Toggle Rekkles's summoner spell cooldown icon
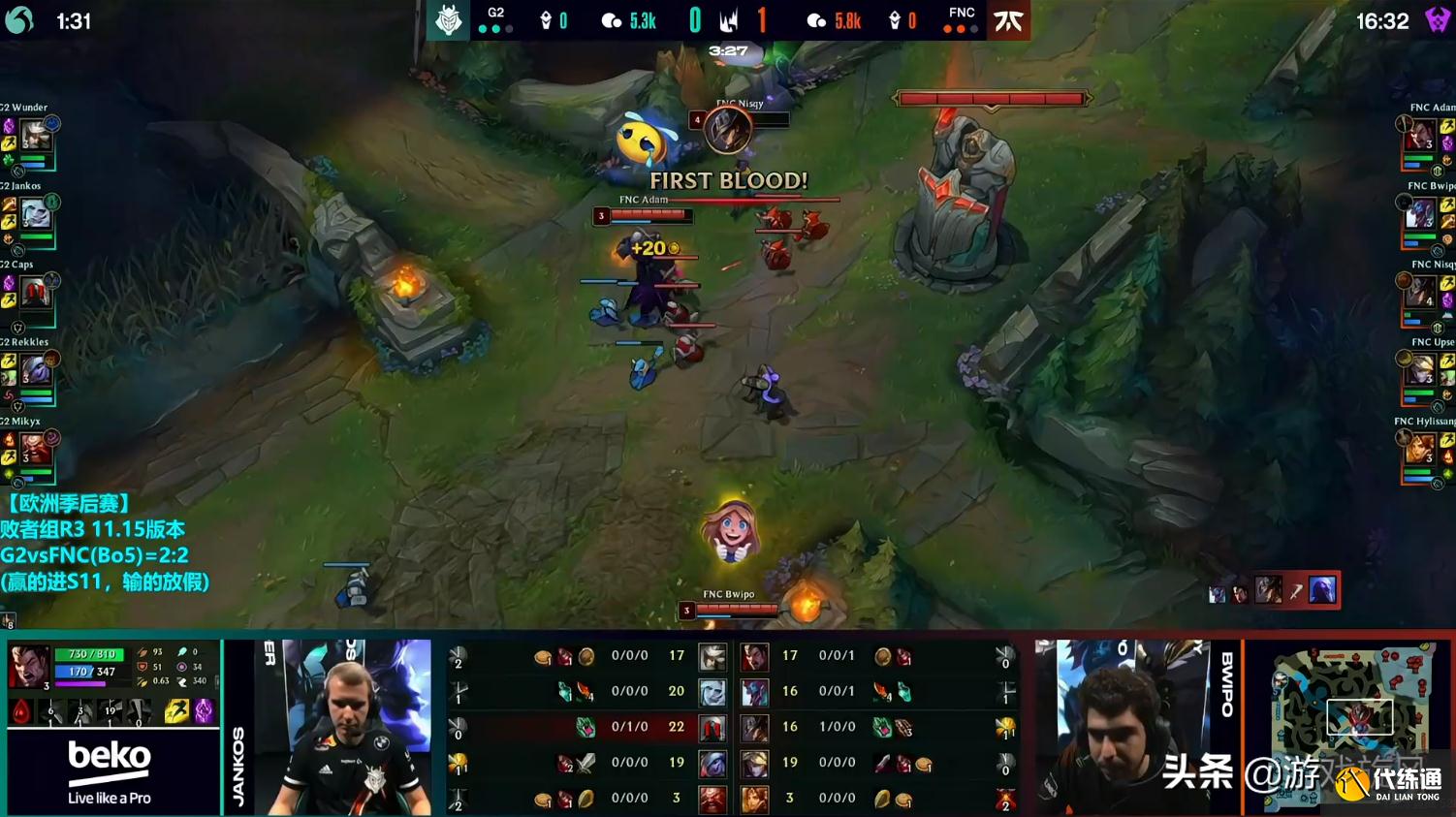 (x=8, y=358)
